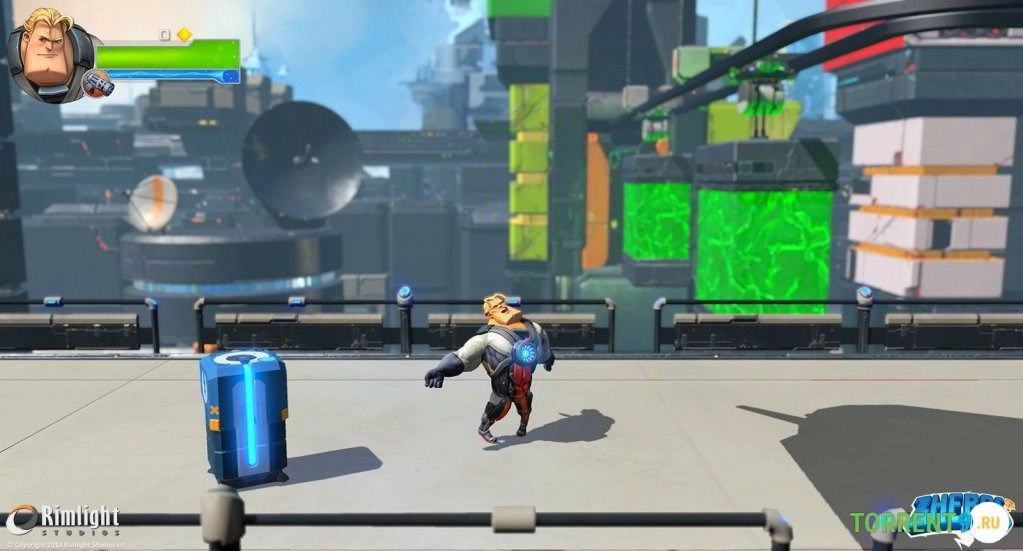1023x551 pixels.
Task: Select the minigun weapon icon
Action: click(98, 83)
